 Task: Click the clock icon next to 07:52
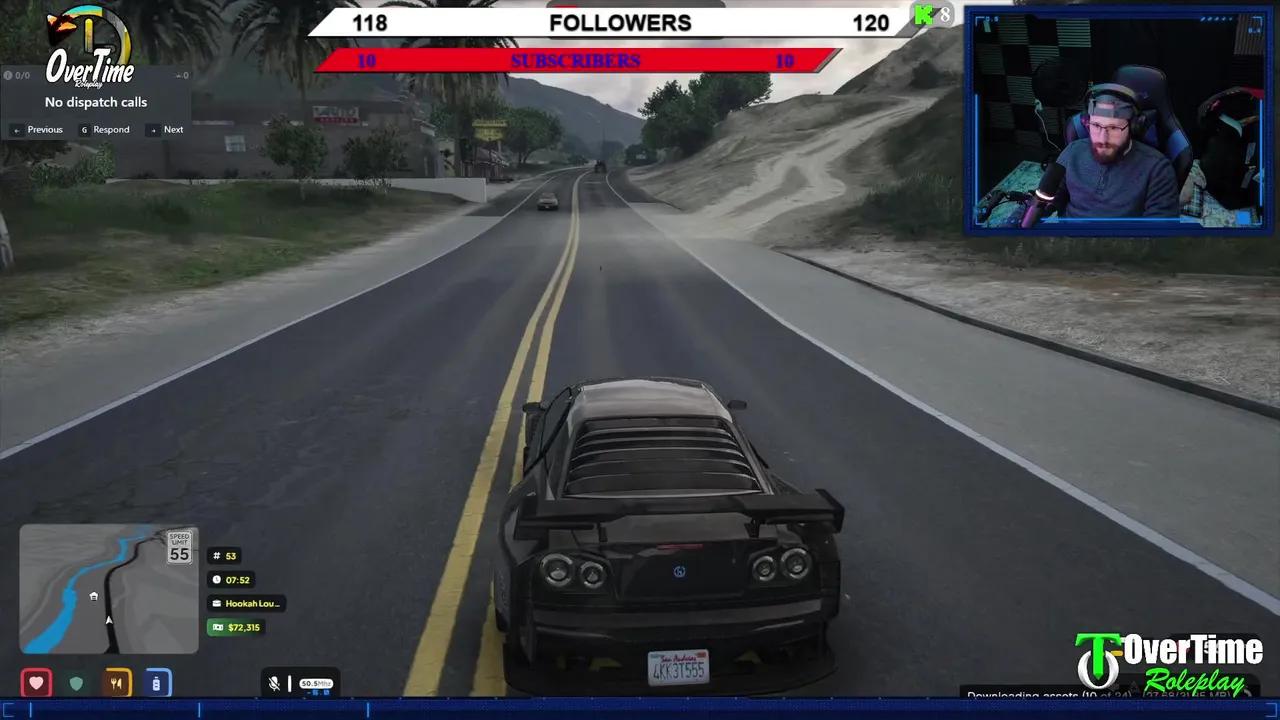click(x=217, y=579)
